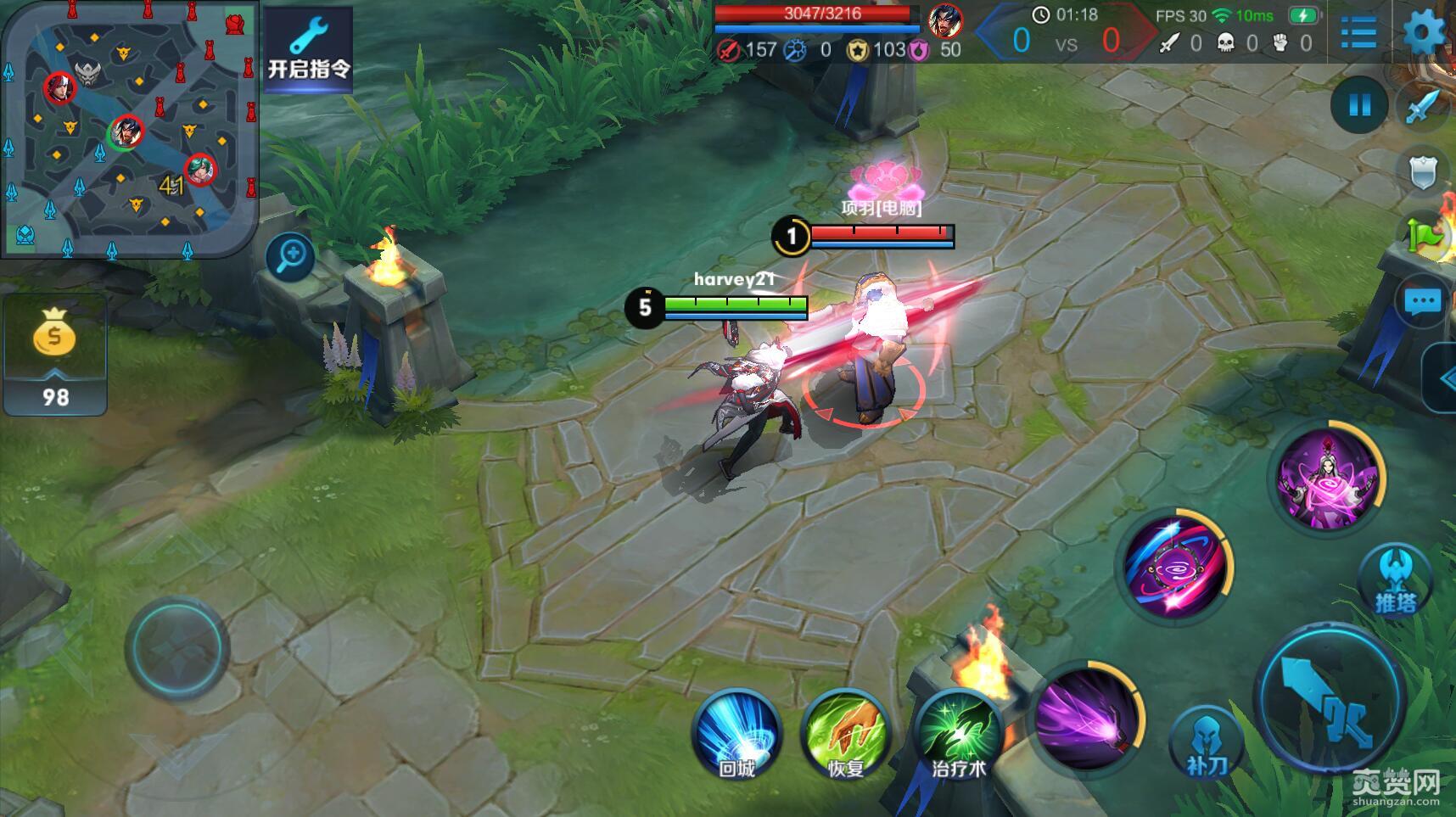Select the blue sword equipment icon
Image resolution: width=1456 pixels, height=817 pixels.
pos(1424,107)
